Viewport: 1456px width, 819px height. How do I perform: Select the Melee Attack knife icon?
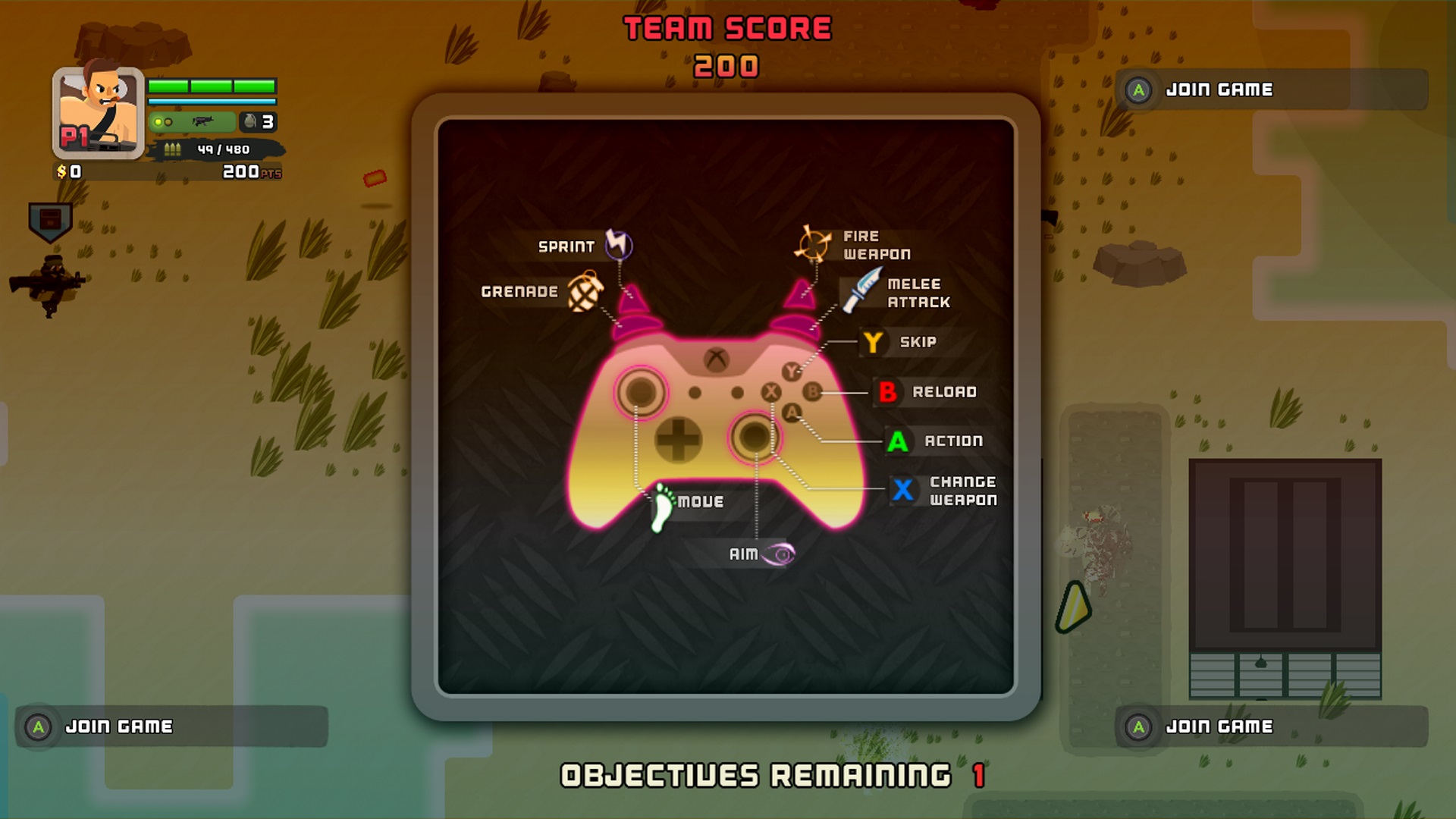coord(861,290)
